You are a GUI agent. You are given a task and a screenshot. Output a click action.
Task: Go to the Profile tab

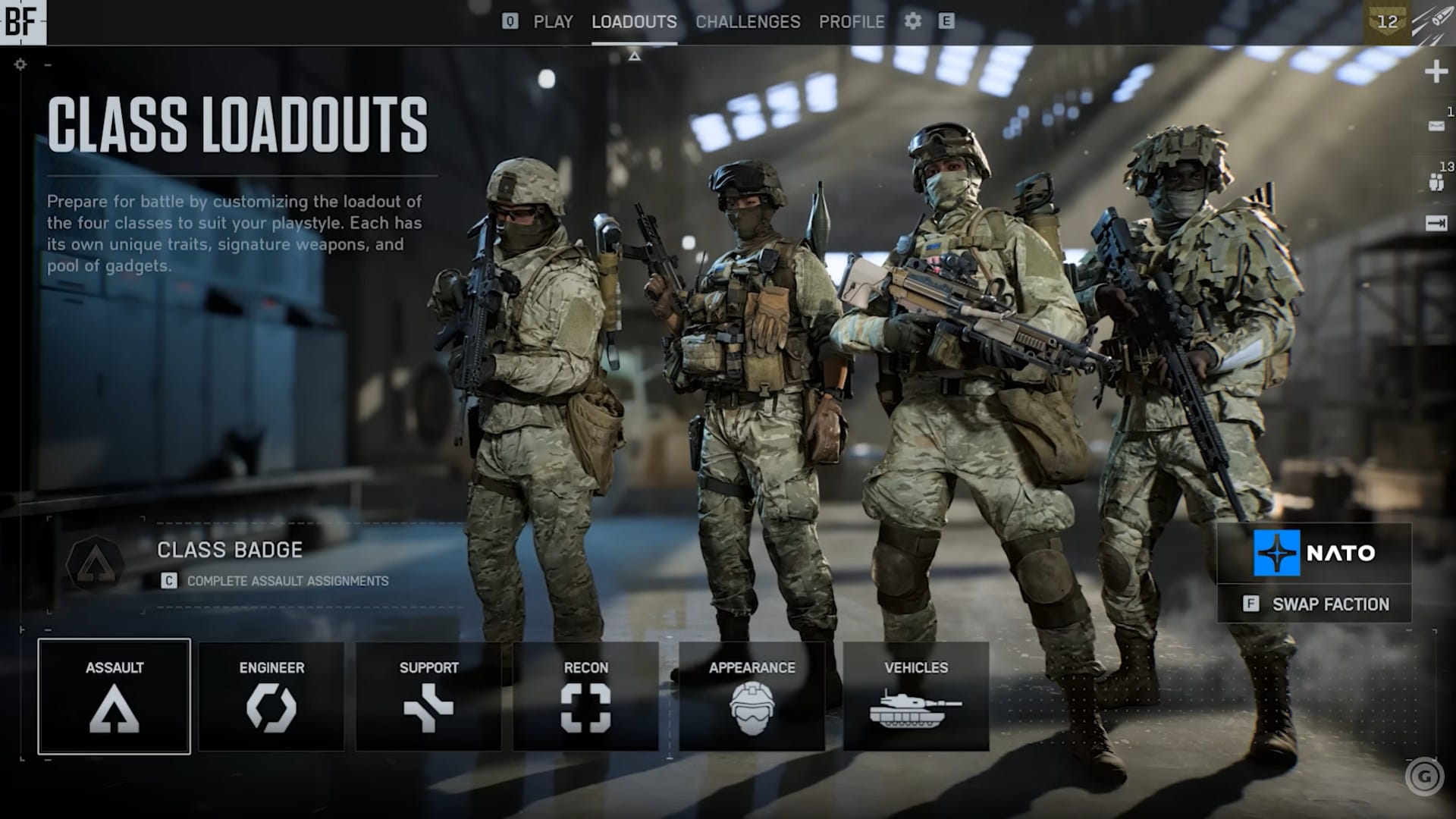(x=851, y=22)
